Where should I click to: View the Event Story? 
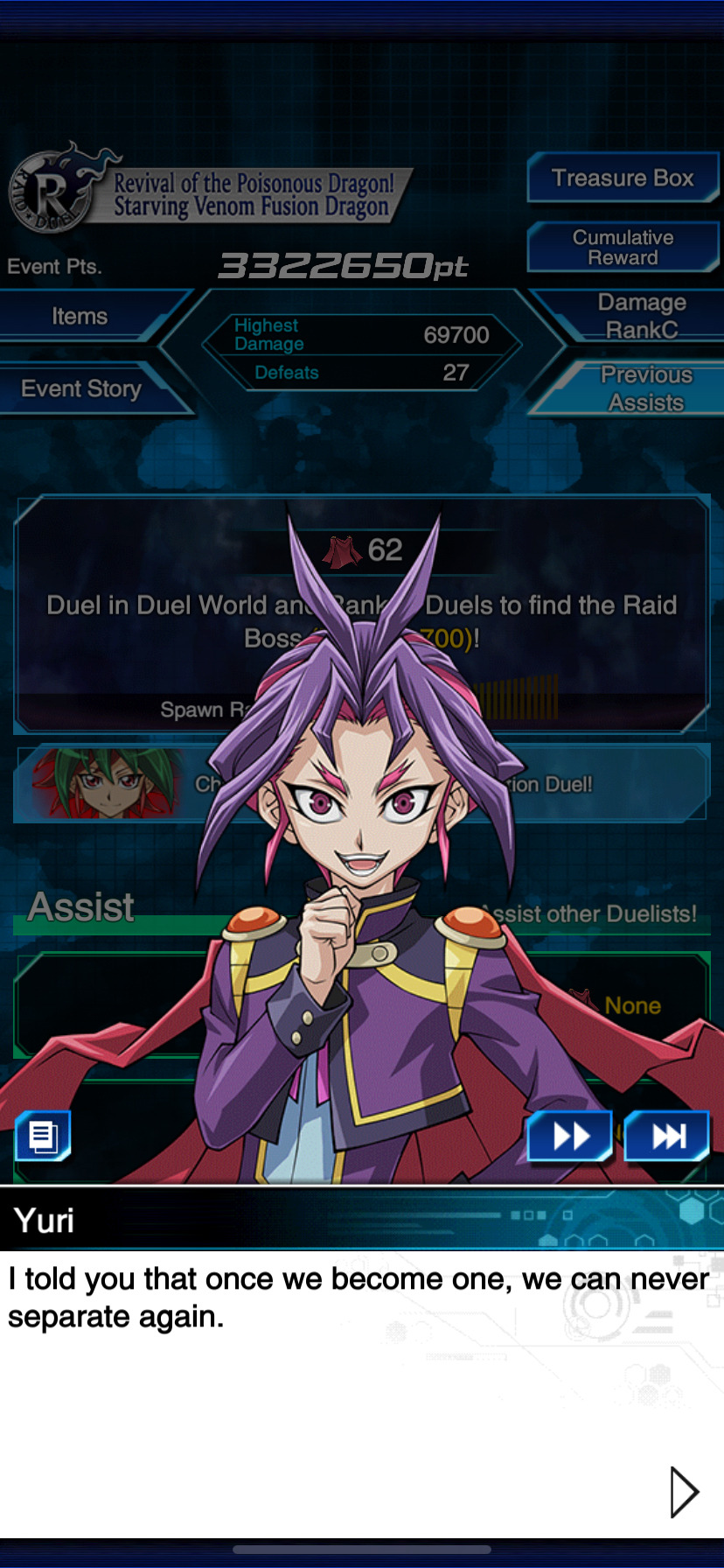81,388
